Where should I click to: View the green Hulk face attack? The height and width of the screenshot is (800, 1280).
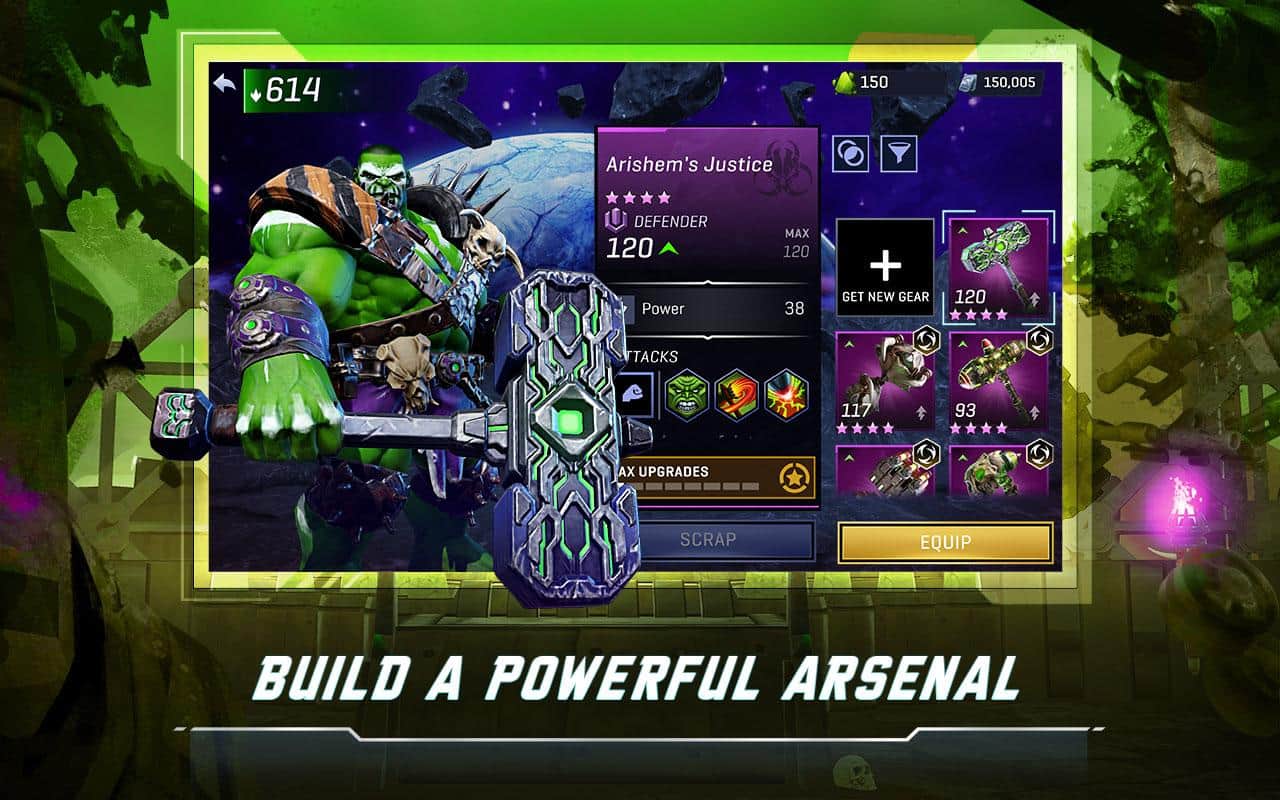[687, 394]
